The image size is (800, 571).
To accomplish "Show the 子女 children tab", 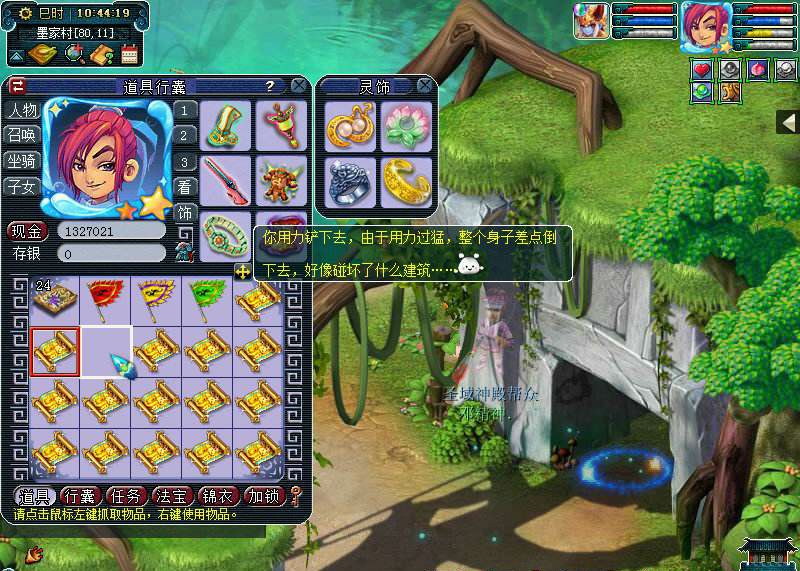I will [x=21, y=186].
